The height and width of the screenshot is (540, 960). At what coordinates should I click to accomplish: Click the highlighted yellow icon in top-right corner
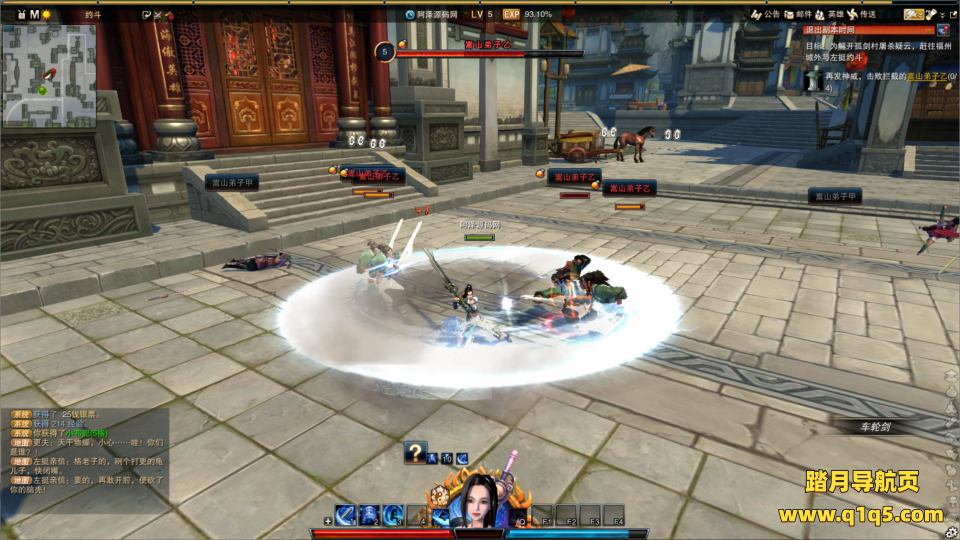tap(914, 14)
